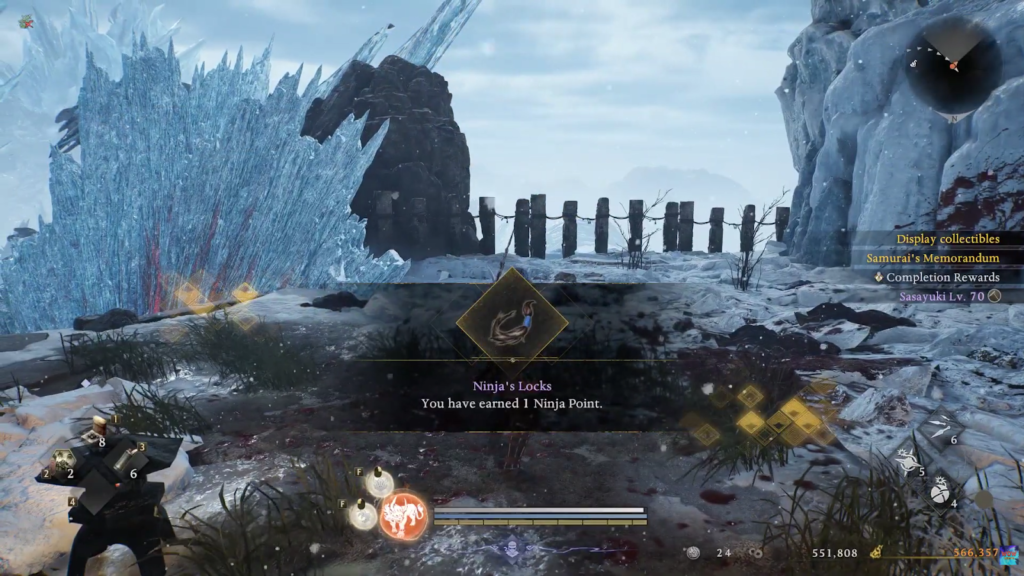
Task: Select the Sasayuki Lv. 70 entry
Action: tap(940, 296)
